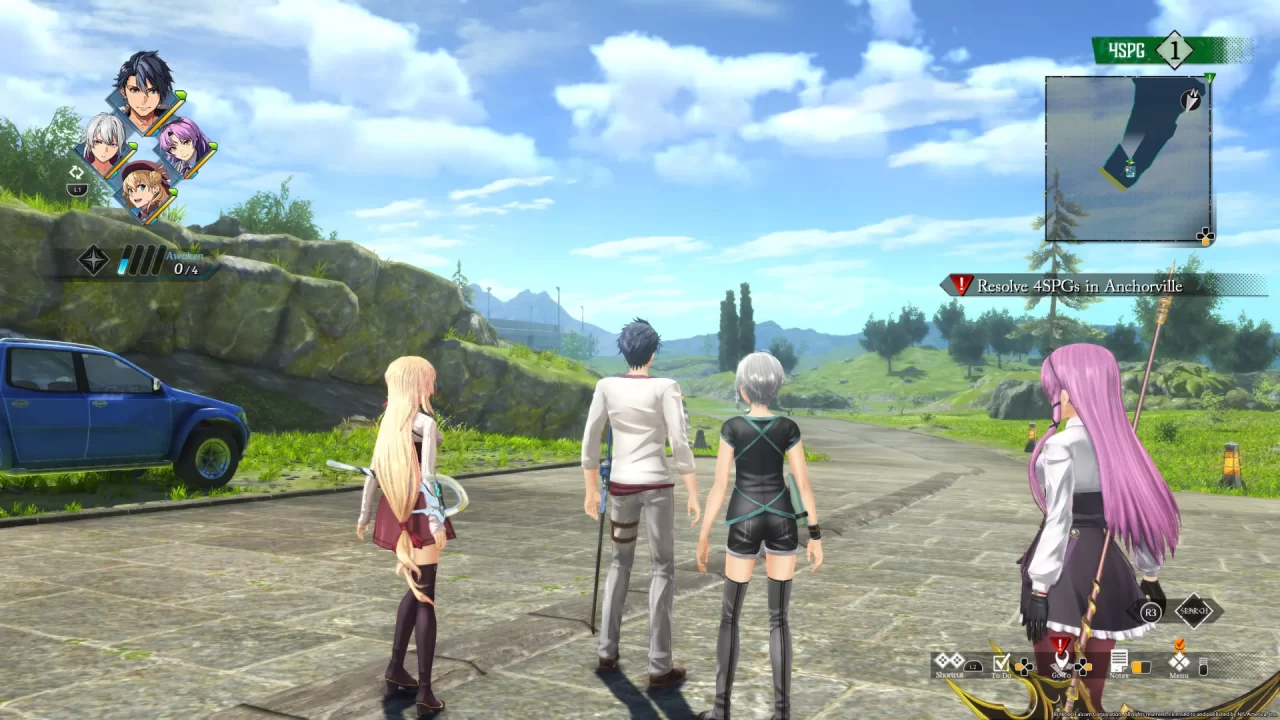Click the meter icon right of Menu
Screen dimensions: 1280x720
tap(1202, 665)
